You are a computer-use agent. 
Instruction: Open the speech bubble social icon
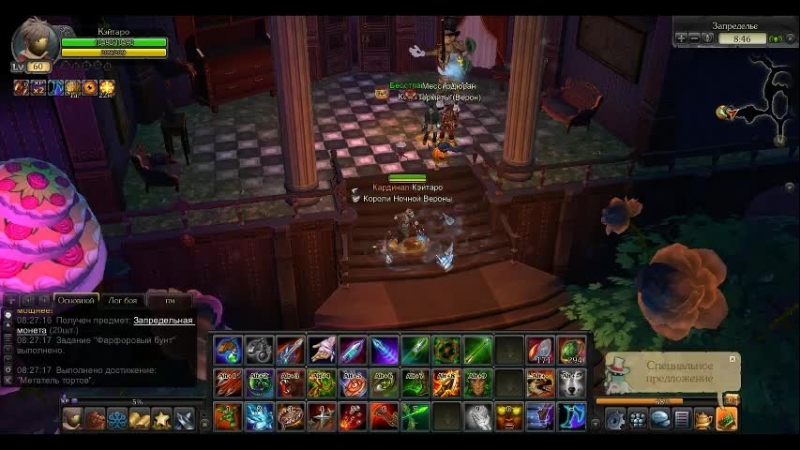(659, 419)
